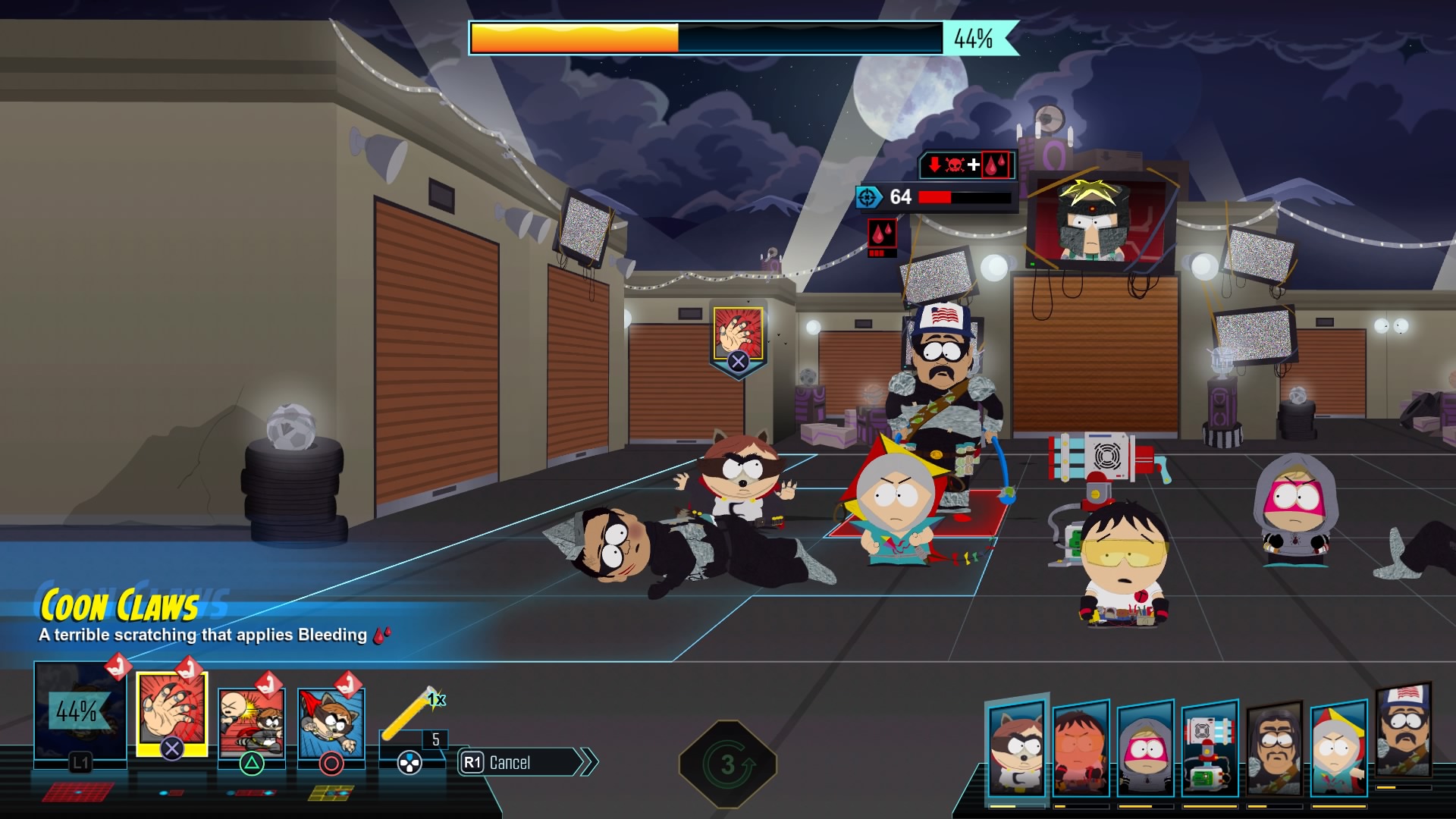
Task: Select the flag-cap mustached enemy turn portrait
Action: pyautogui.click(x=1404, y=733)
